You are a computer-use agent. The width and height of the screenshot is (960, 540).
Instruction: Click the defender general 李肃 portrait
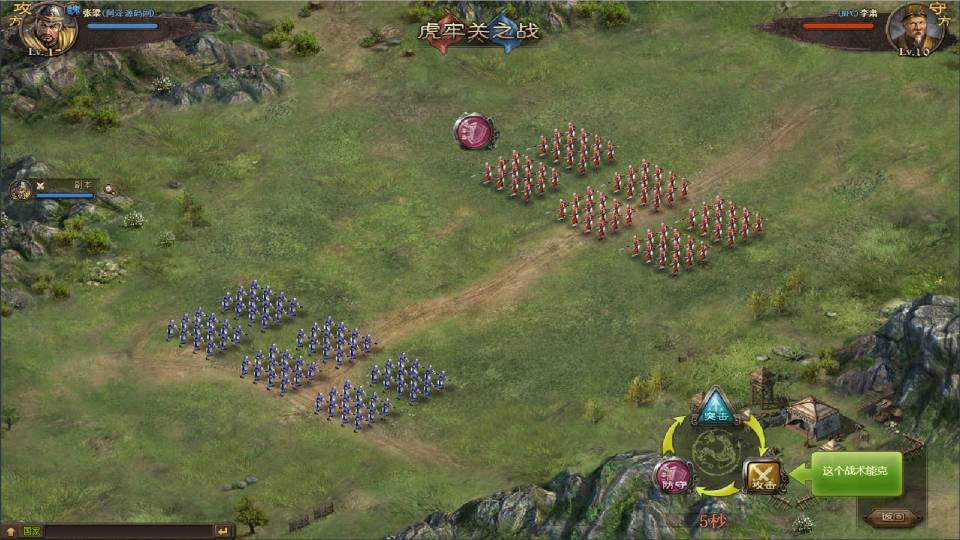915,29
